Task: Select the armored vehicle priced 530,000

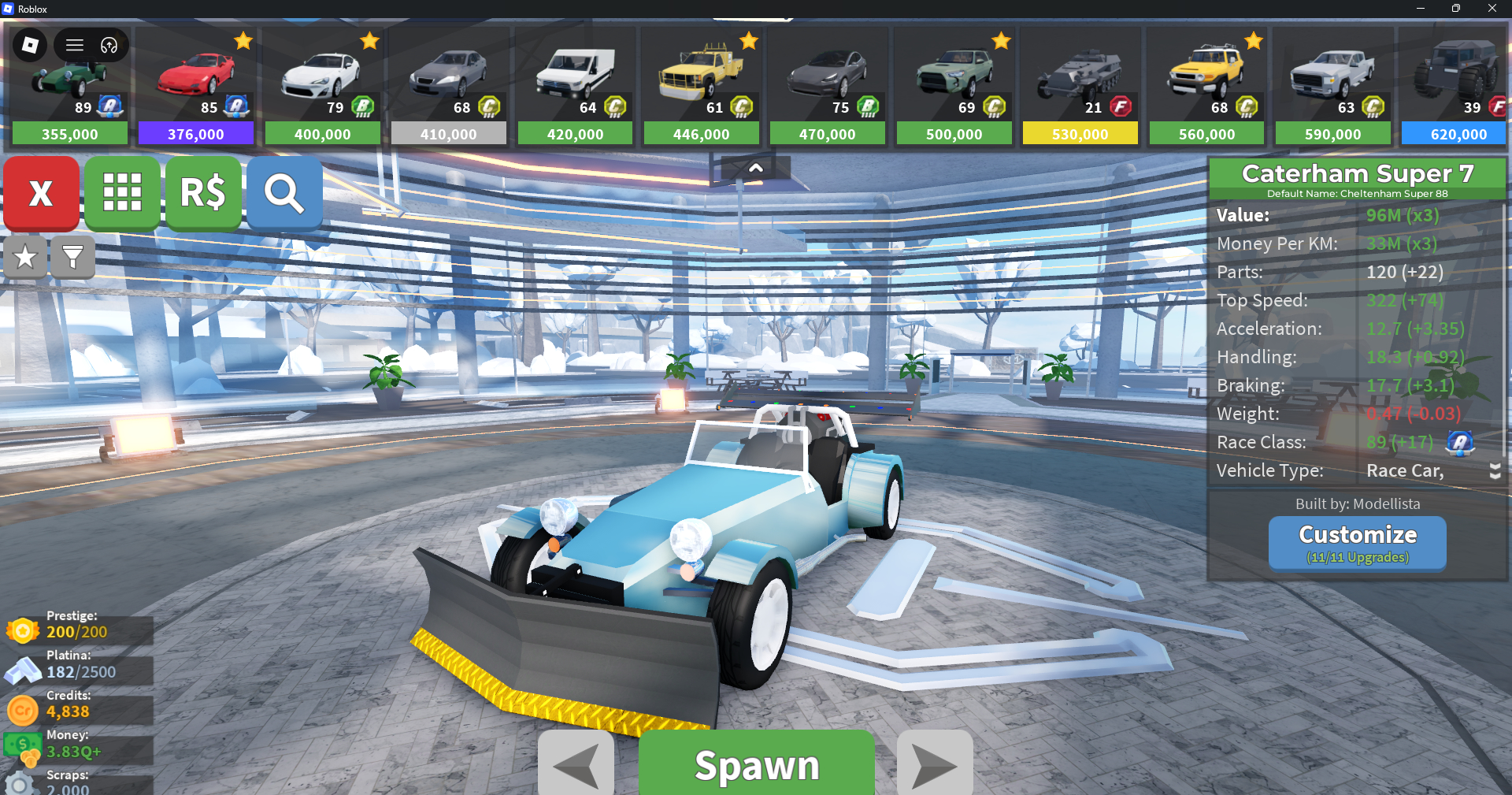Action: [x=1080, y=85]
